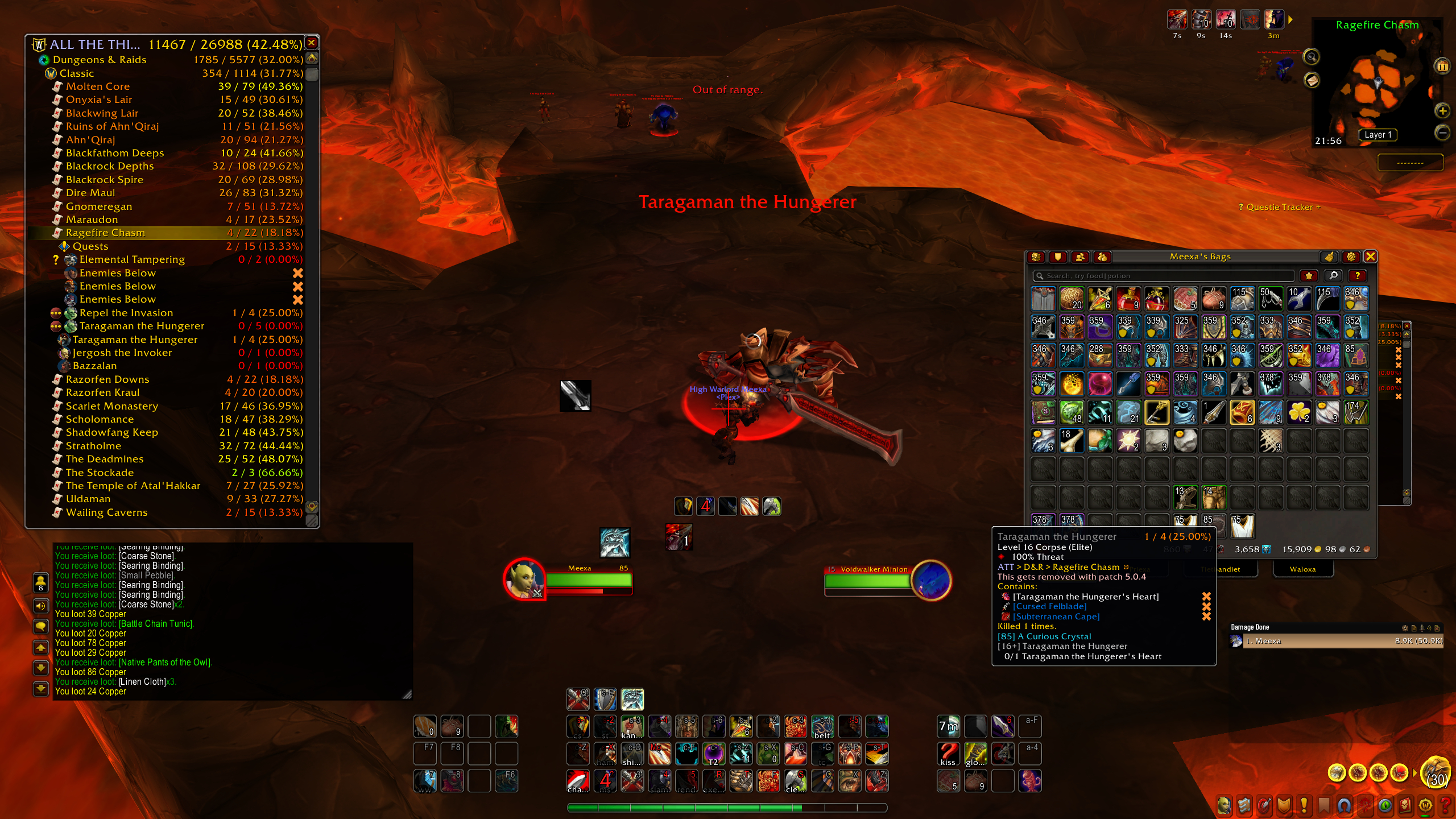Open the Ragefire Chasm entry
This screenshot has width=1456, height=819.
pos(105,233)
